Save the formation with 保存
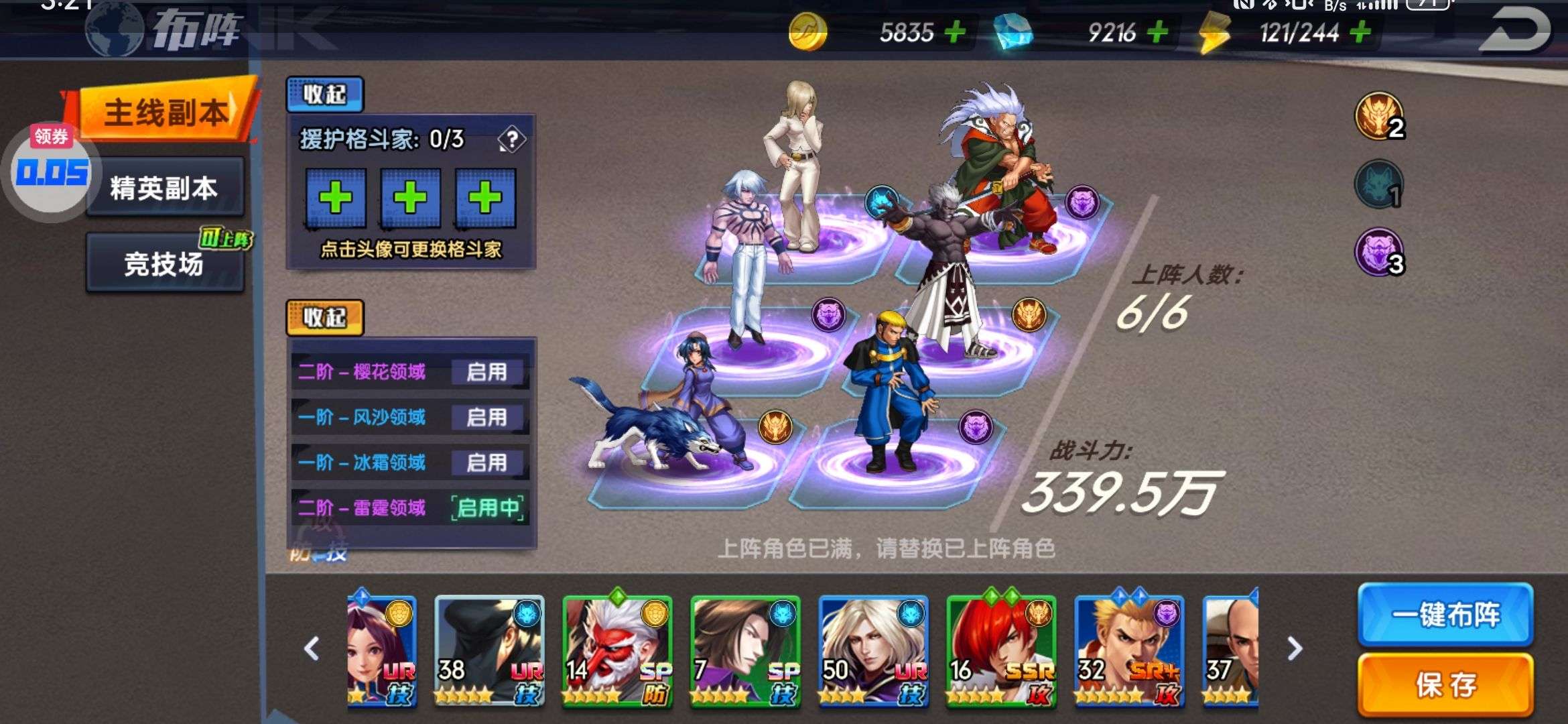 coord(1445,685)
